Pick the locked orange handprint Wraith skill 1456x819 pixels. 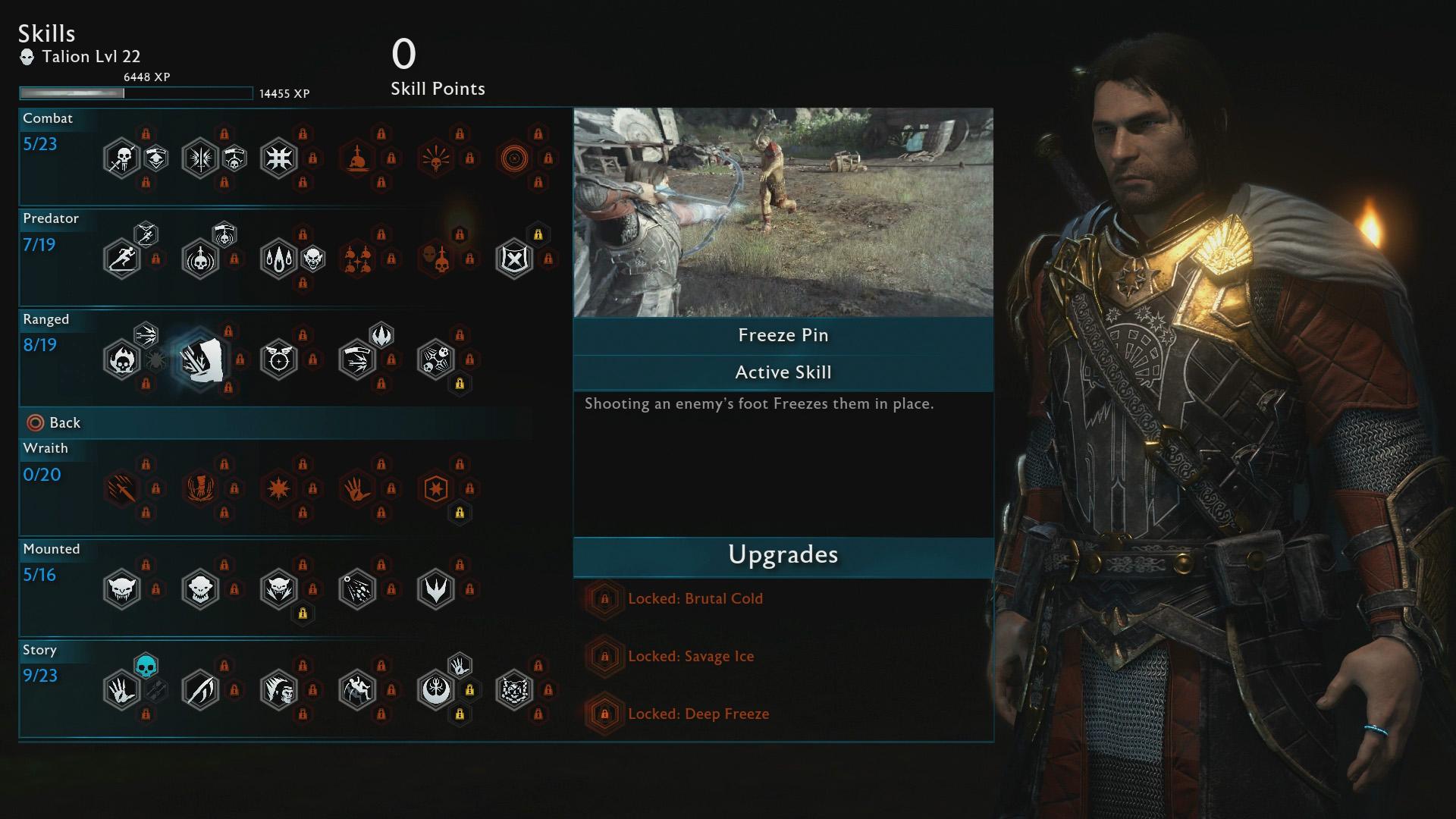tap(357, 489)
